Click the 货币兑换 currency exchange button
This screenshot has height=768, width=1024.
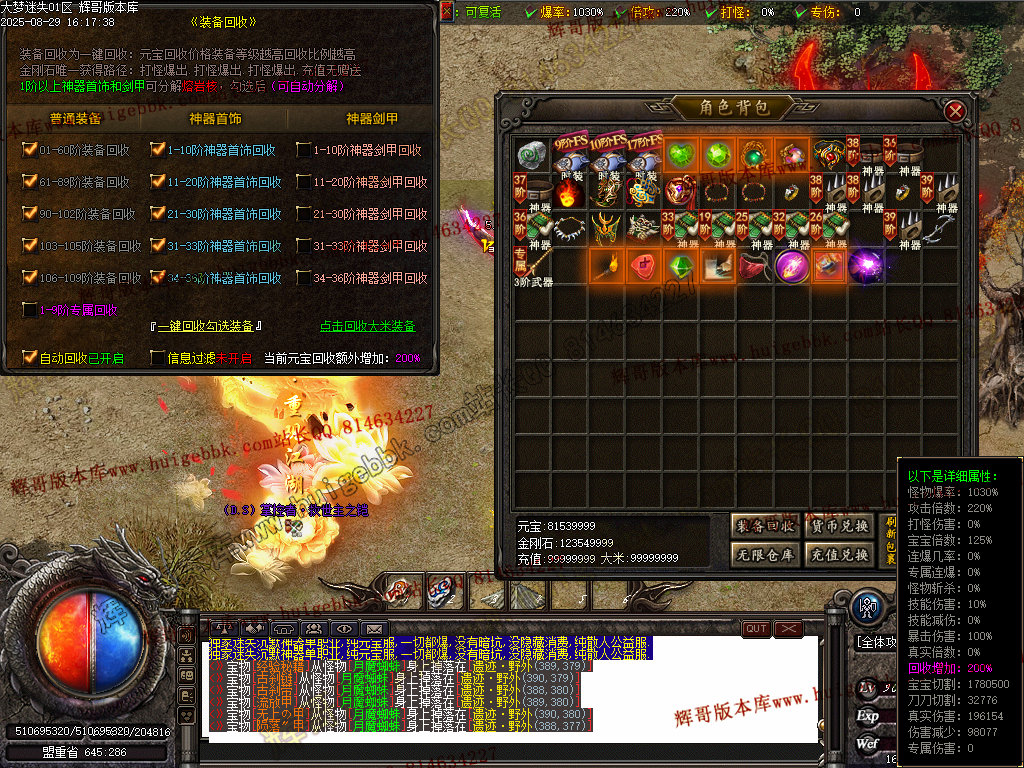[838, 526]
